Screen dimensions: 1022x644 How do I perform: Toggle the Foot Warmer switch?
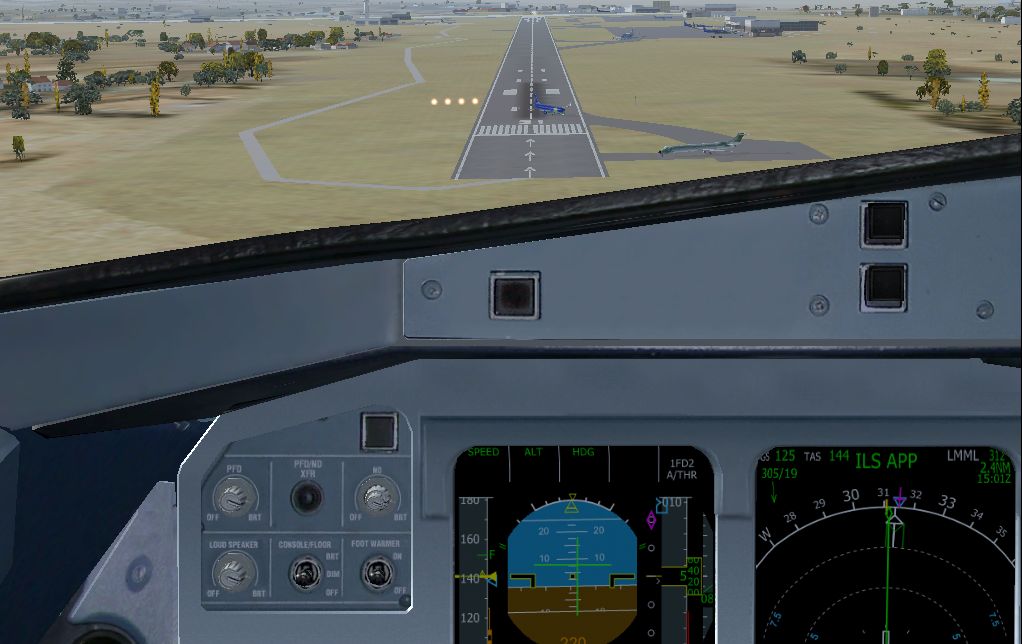coord(376,573)
